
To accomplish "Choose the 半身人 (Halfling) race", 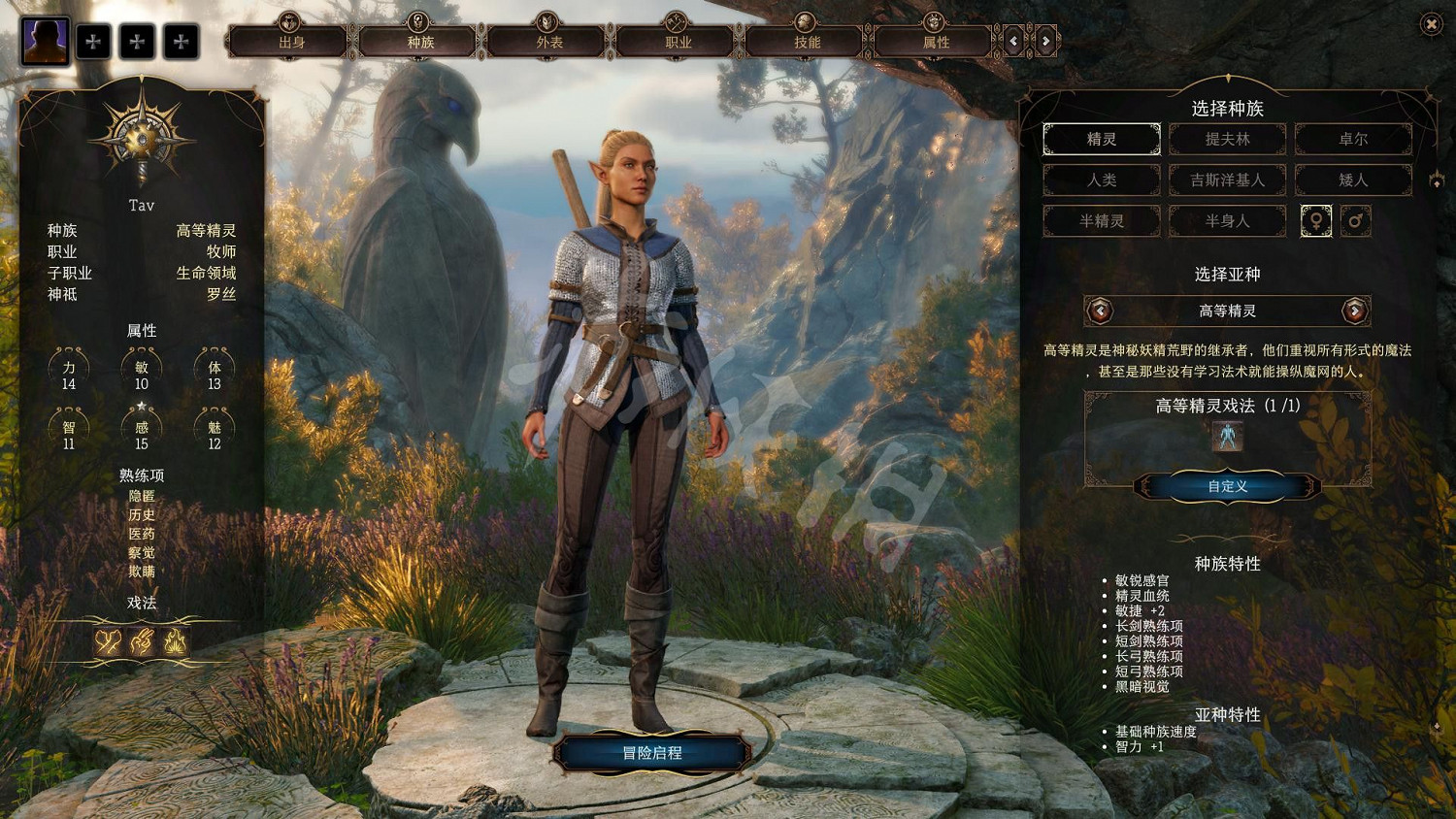I will click(x=1227, y=220).
